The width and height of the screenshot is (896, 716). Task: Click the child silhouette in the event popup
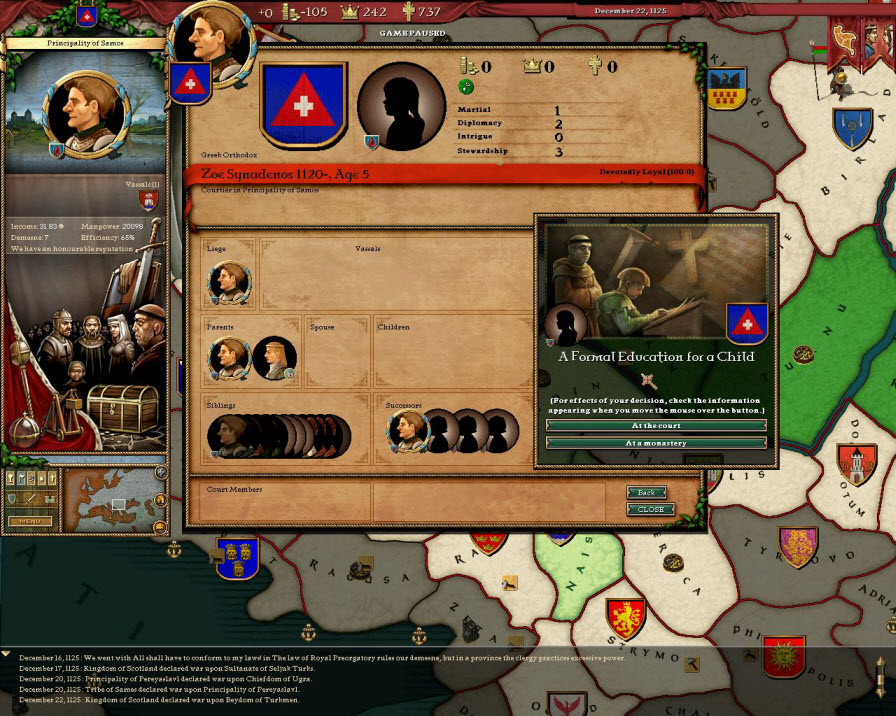tap(565, 323)
